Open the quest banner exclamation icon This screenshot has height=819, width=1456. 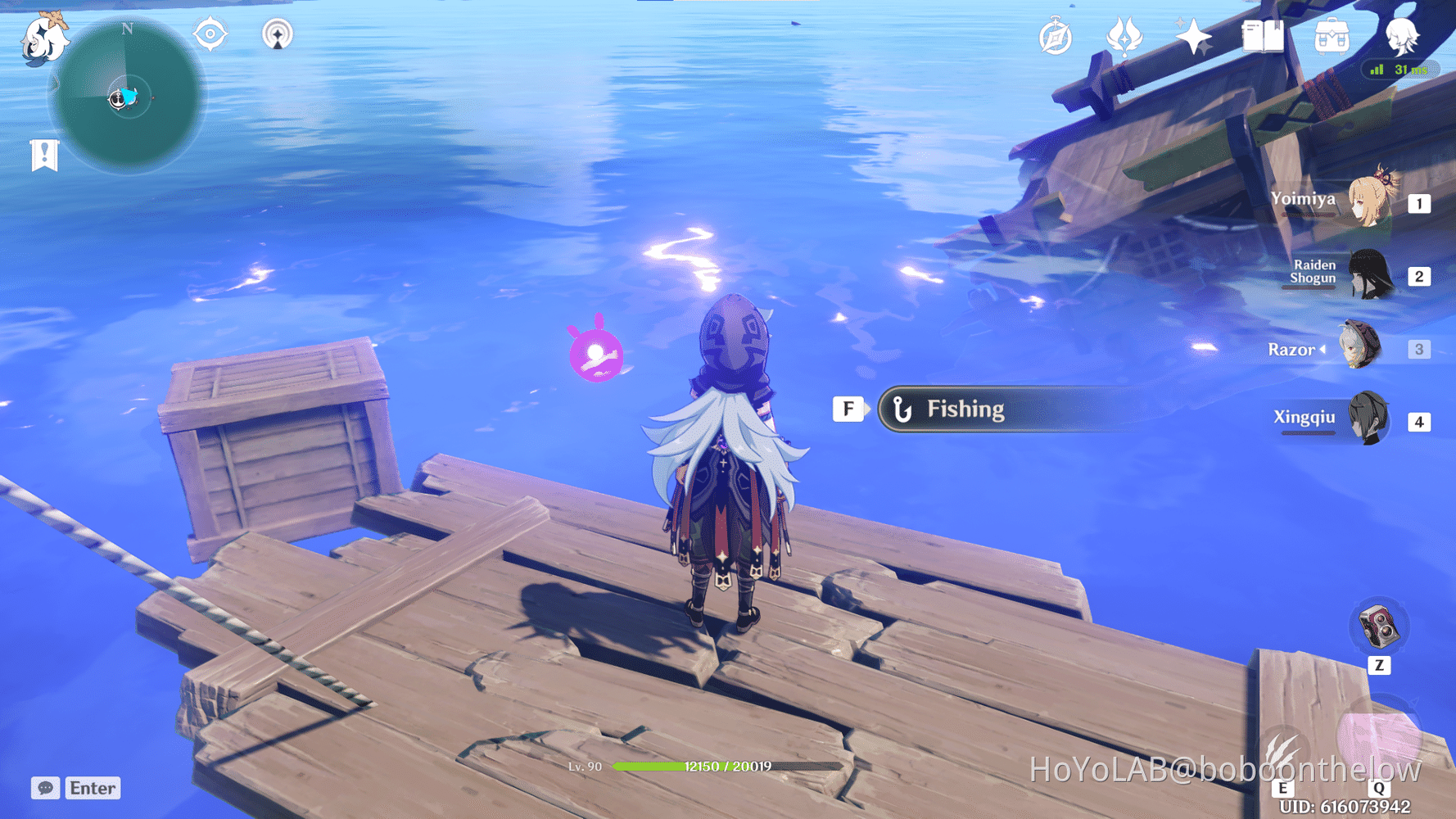tap(43, 154)
